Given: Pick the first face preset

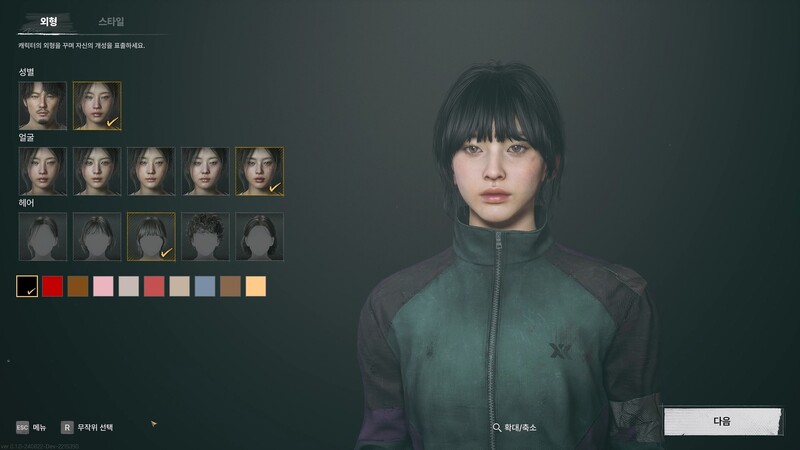Looking at the screenshot, I should 43,171.
